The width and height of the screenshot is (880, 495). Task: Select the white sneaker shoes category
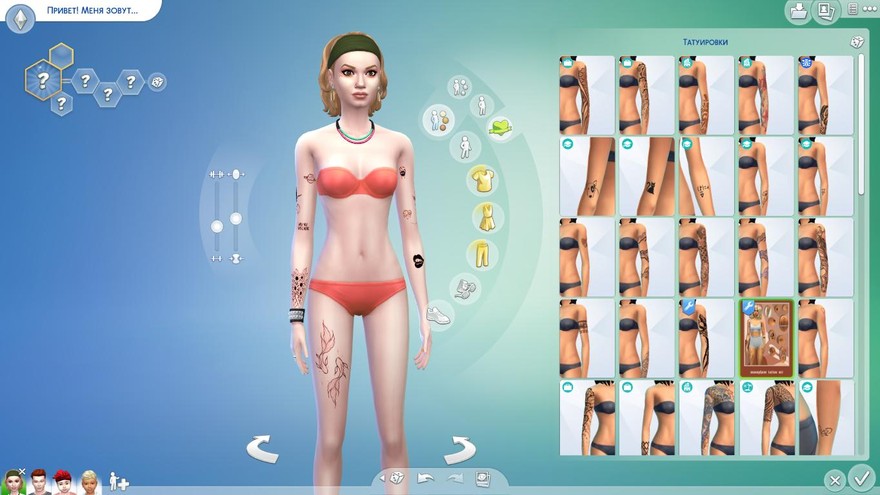coord(439,315)
